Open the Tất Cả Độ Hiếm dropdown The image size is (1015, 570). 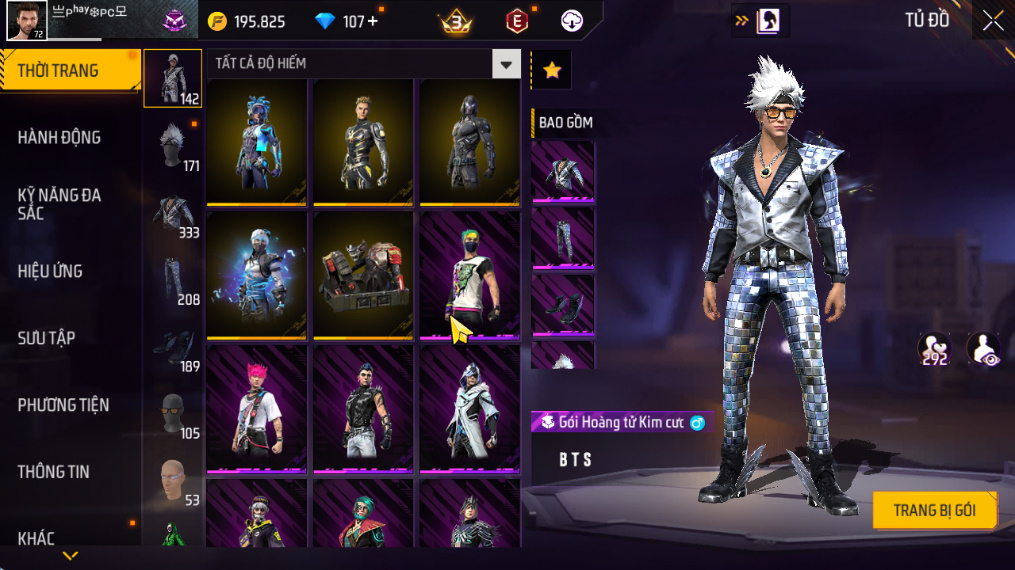pyautogui.click(x=506, y=64)
